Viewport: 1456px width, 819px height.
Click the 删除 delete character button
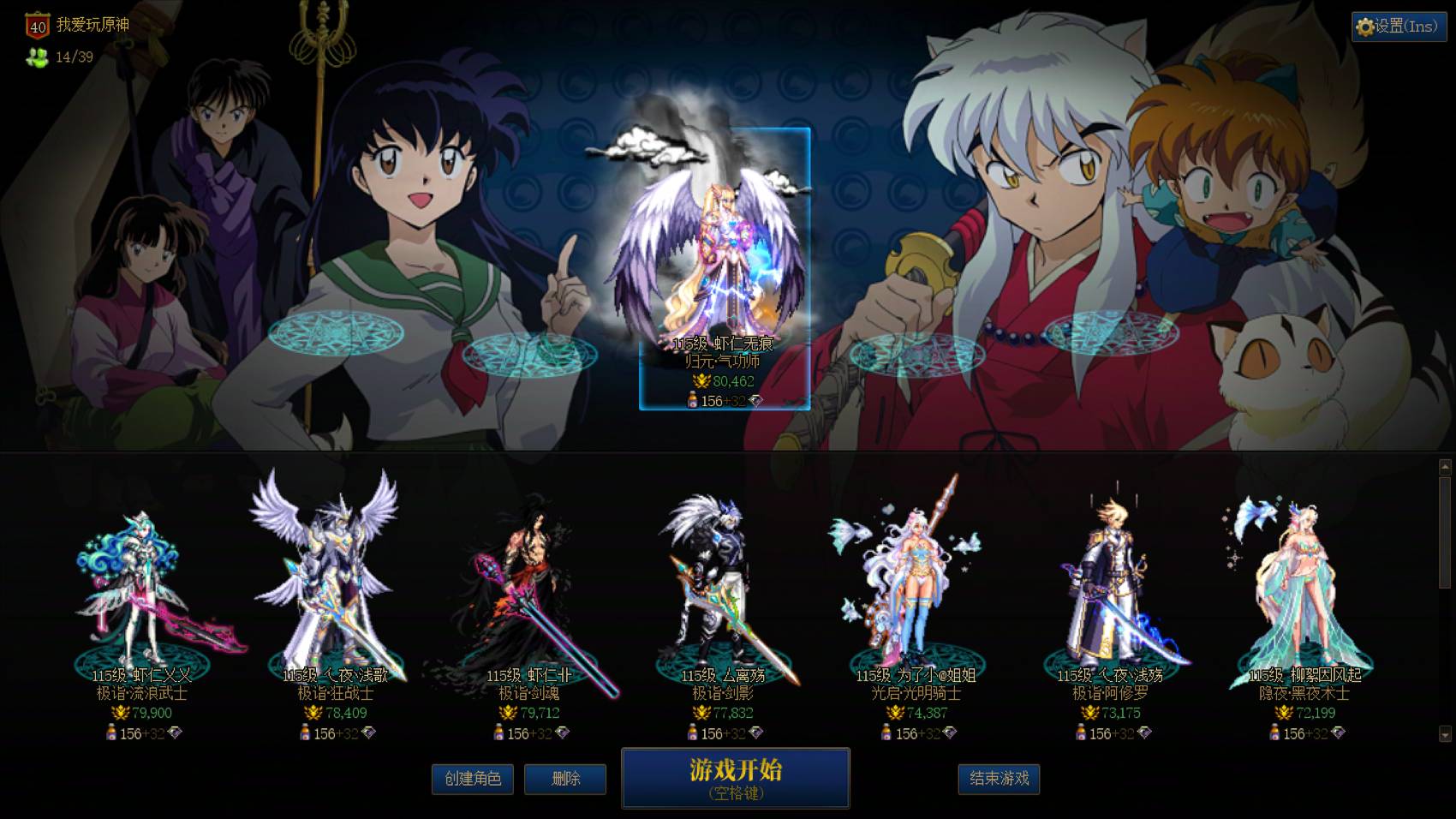click(565, 780)
